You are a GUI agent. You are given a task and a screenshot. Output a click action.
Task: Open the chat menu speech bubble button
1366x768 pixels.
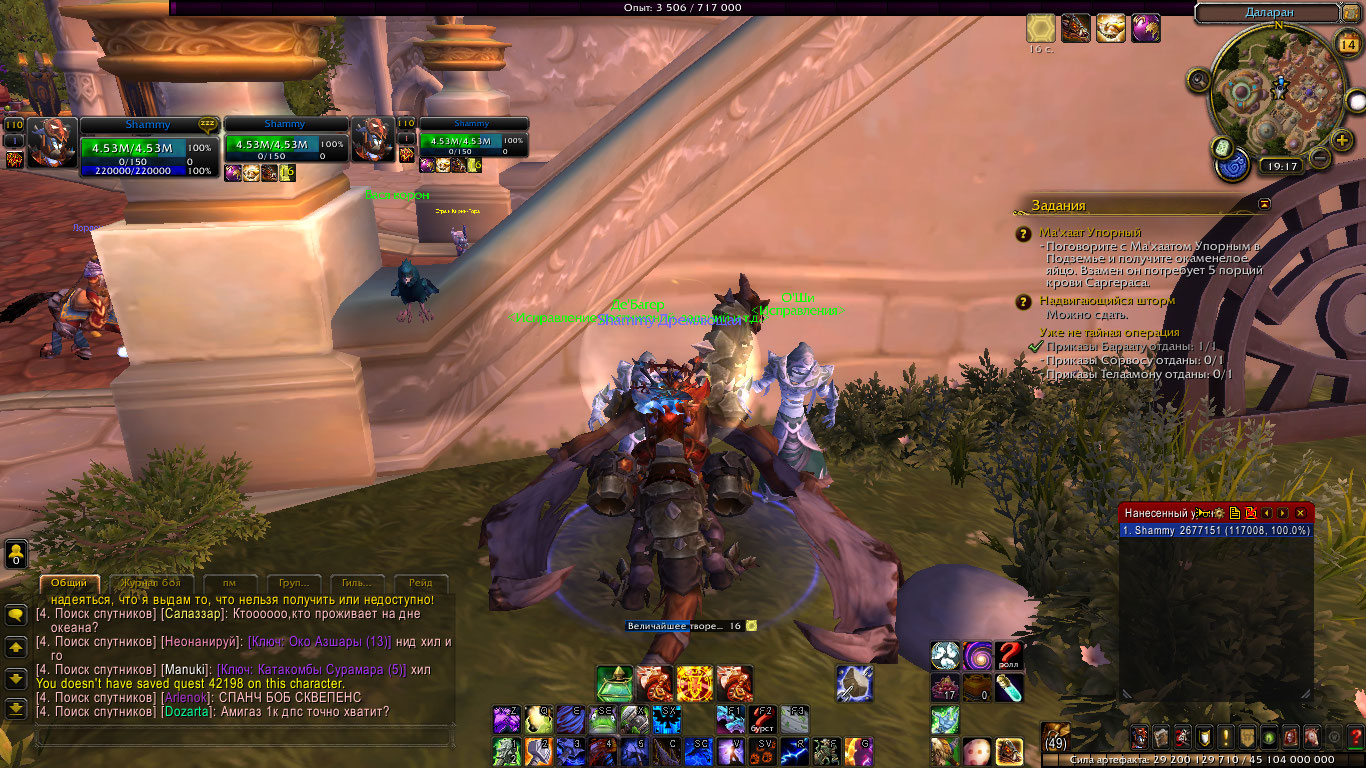point(16,615)
